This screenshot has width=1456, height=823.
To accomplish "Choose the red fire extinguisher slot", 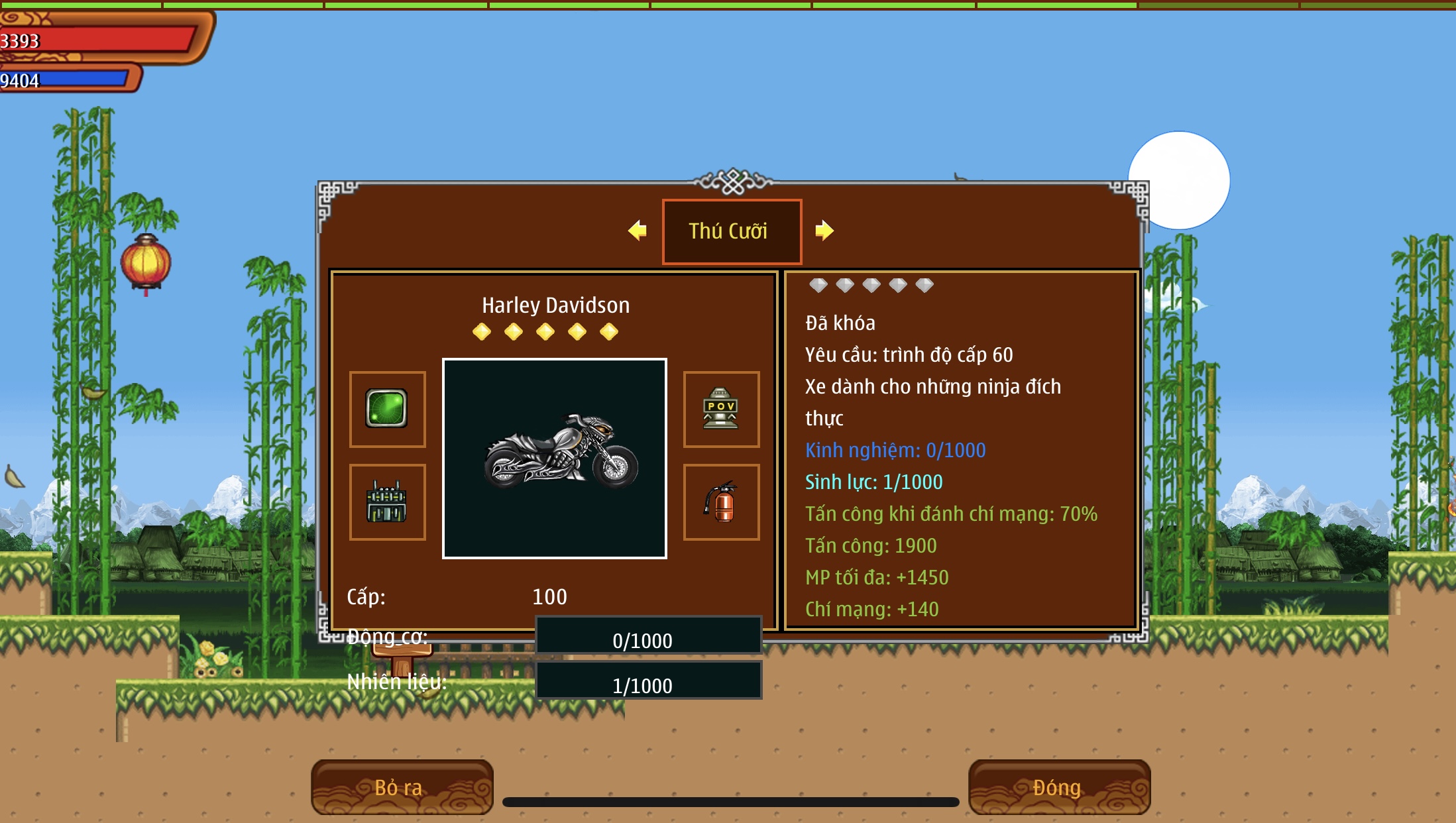I will click(x=721, y=502).
